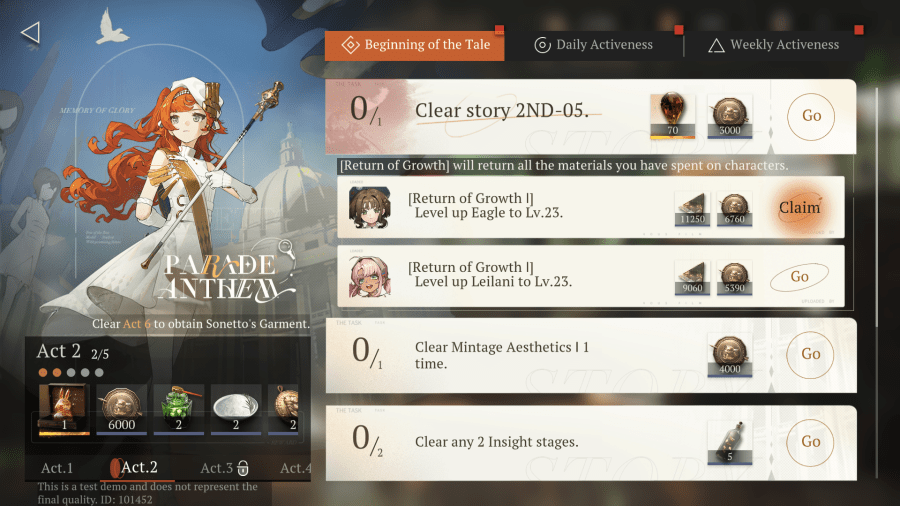
Task: Select the Act.1 tab
Action: coord(57,468)
